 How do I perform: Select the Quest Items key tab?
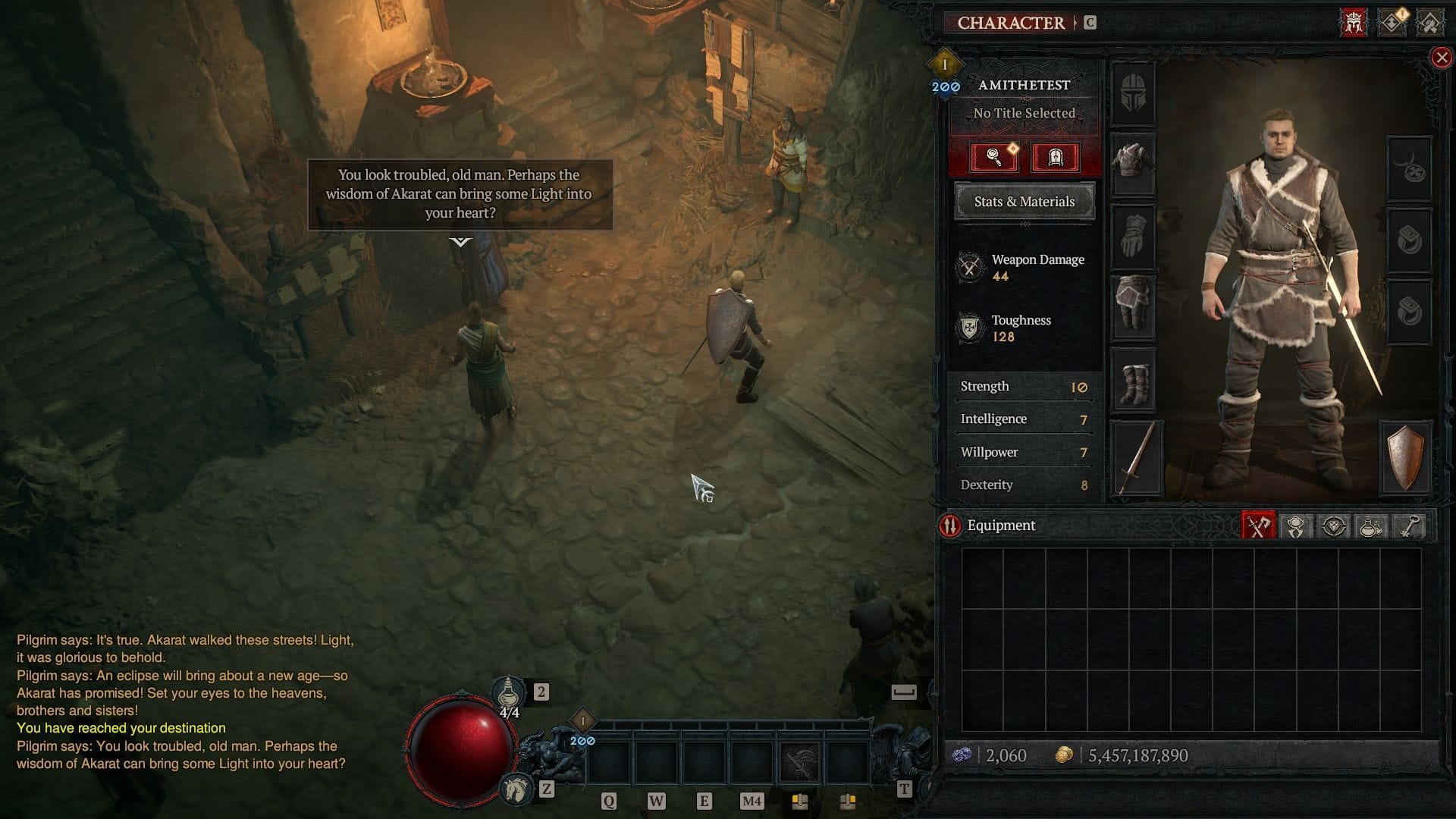(x=1409, y=526)
